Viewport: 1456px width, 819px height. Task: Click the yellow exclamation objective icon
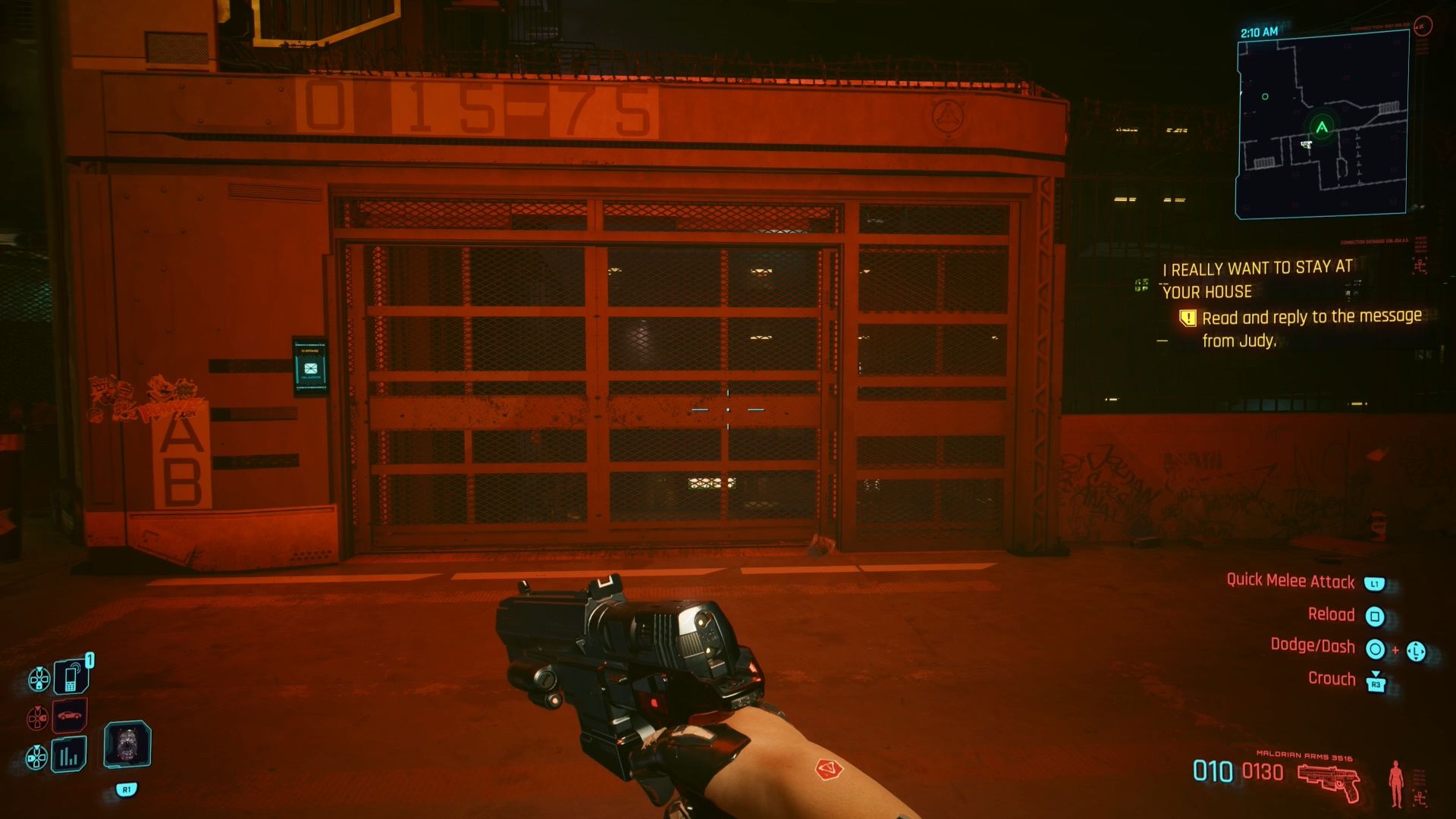[x=1188, y=318]
